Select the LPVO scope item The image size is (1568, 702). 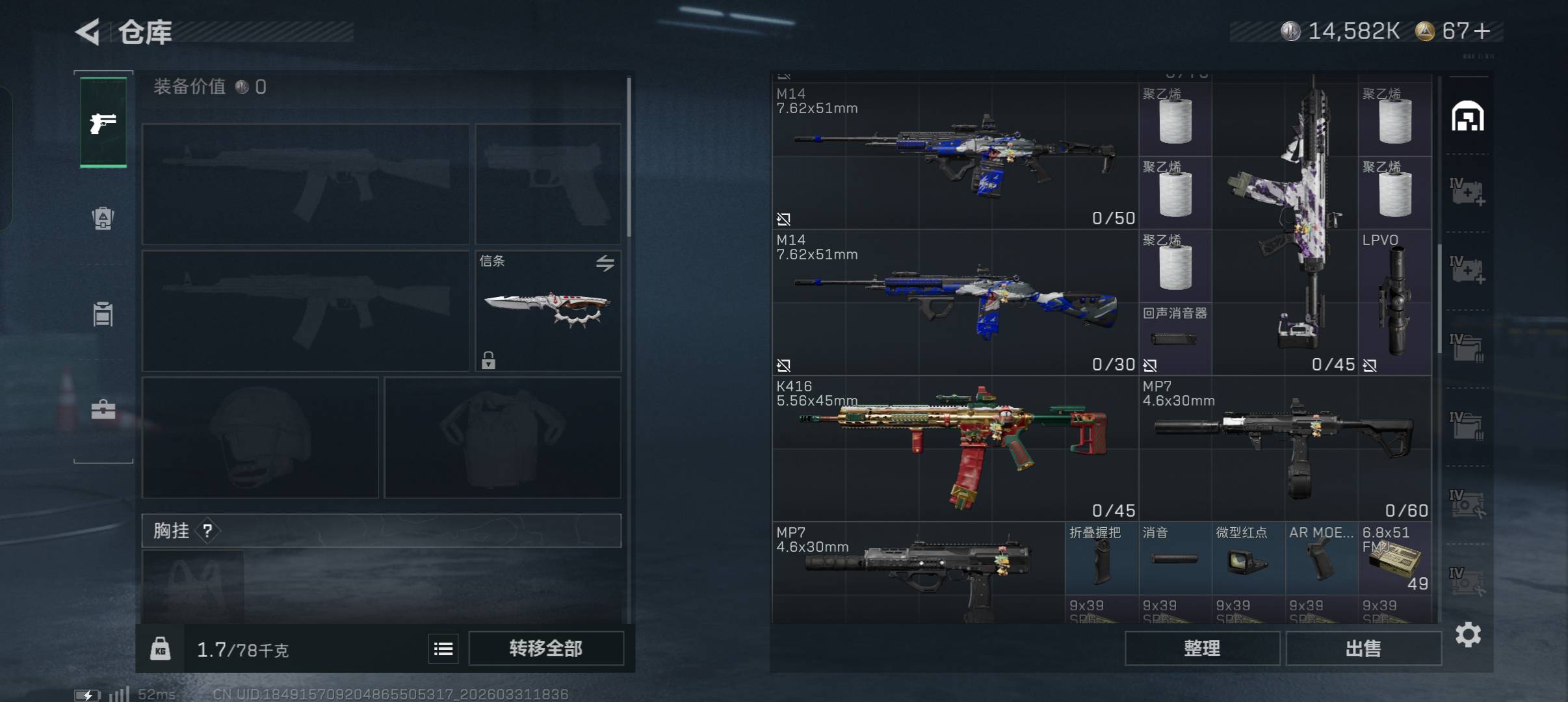pos(1394,302)
